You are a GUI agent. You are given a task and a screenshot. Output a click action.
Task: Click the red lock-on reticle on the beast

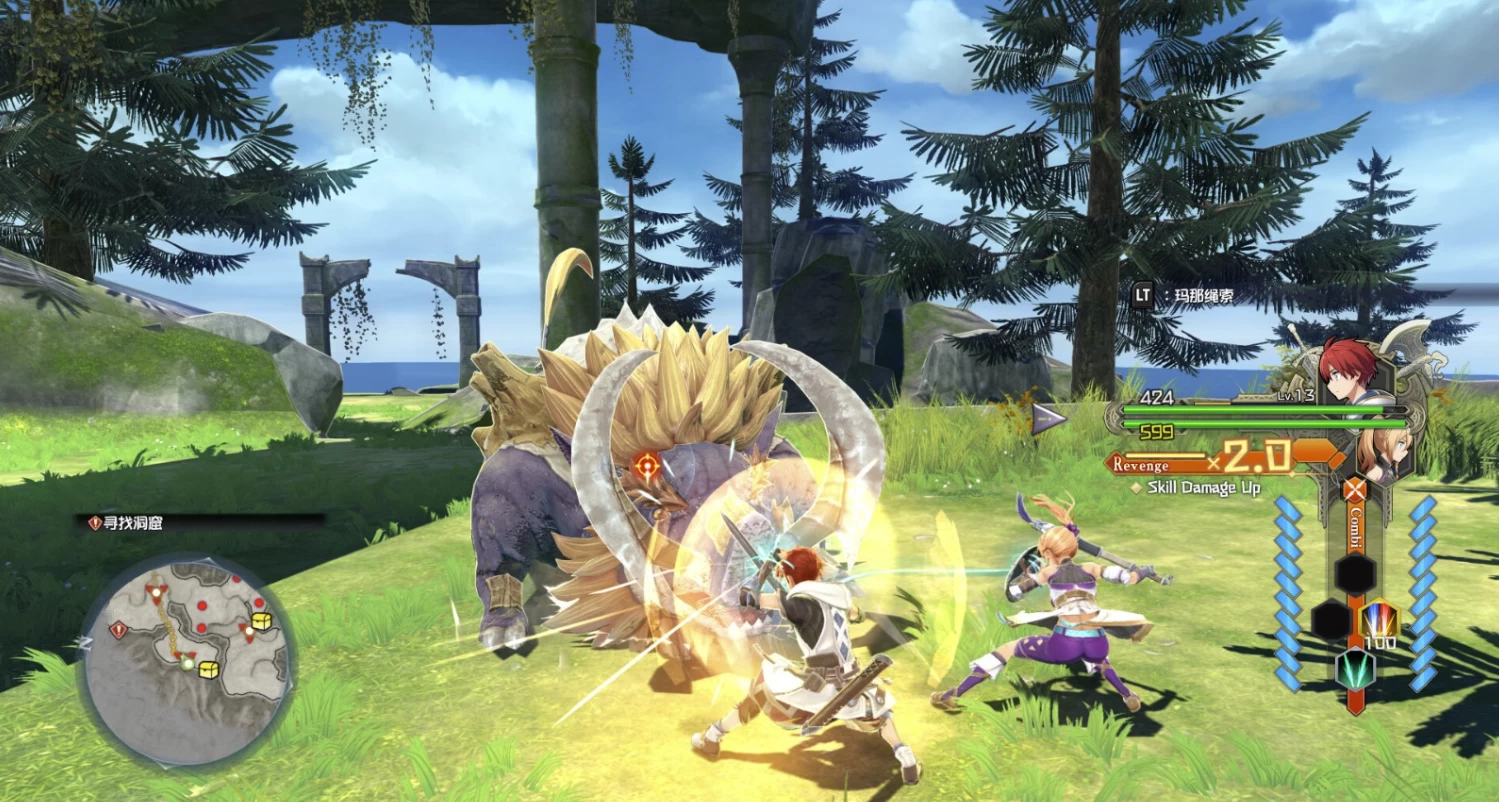pyautogui.click(x=647, y=463)
